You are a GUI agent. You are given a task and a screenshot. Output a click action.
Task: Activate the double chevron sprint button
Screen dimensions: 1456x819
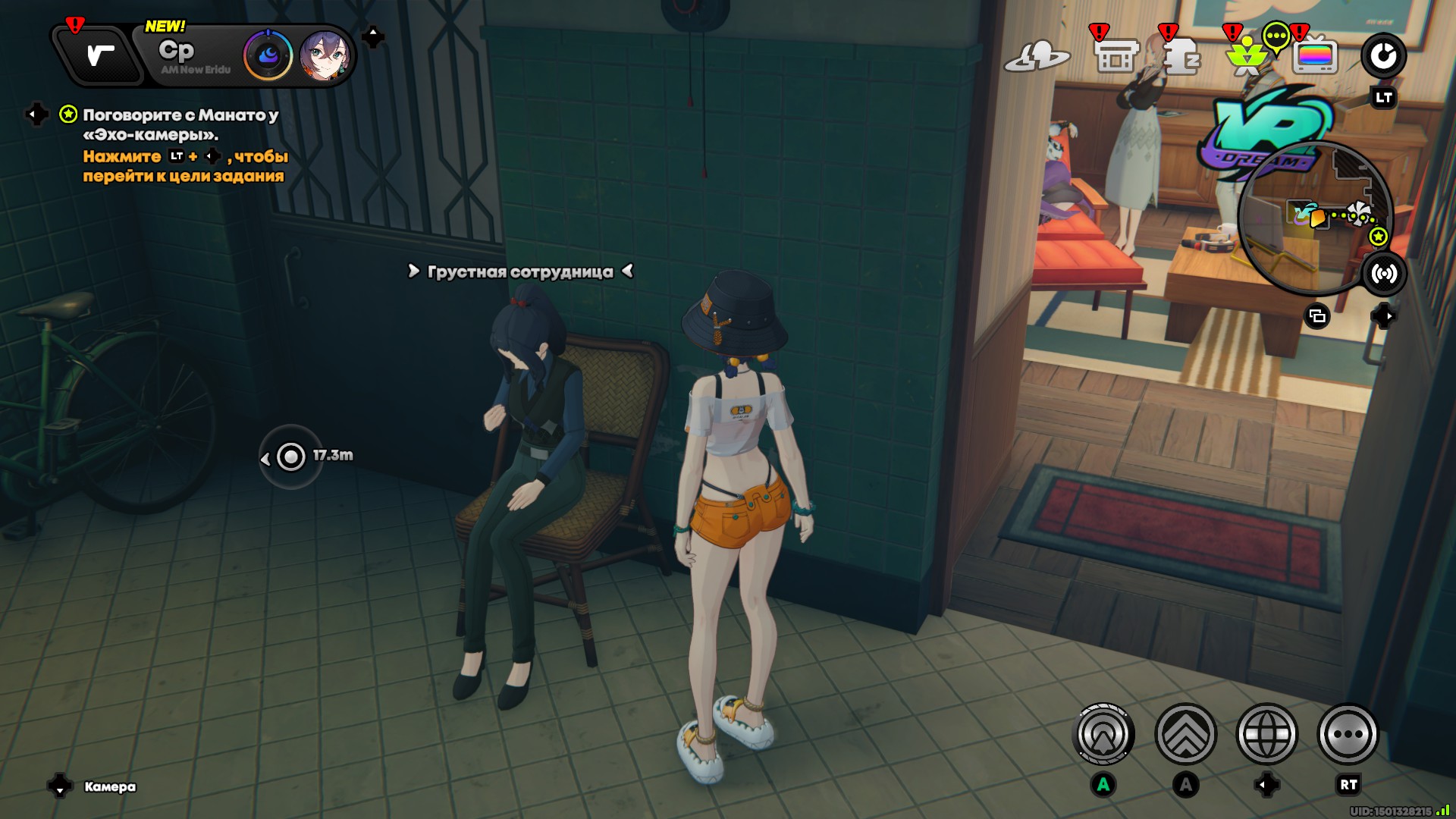(x=1185, y=734)
